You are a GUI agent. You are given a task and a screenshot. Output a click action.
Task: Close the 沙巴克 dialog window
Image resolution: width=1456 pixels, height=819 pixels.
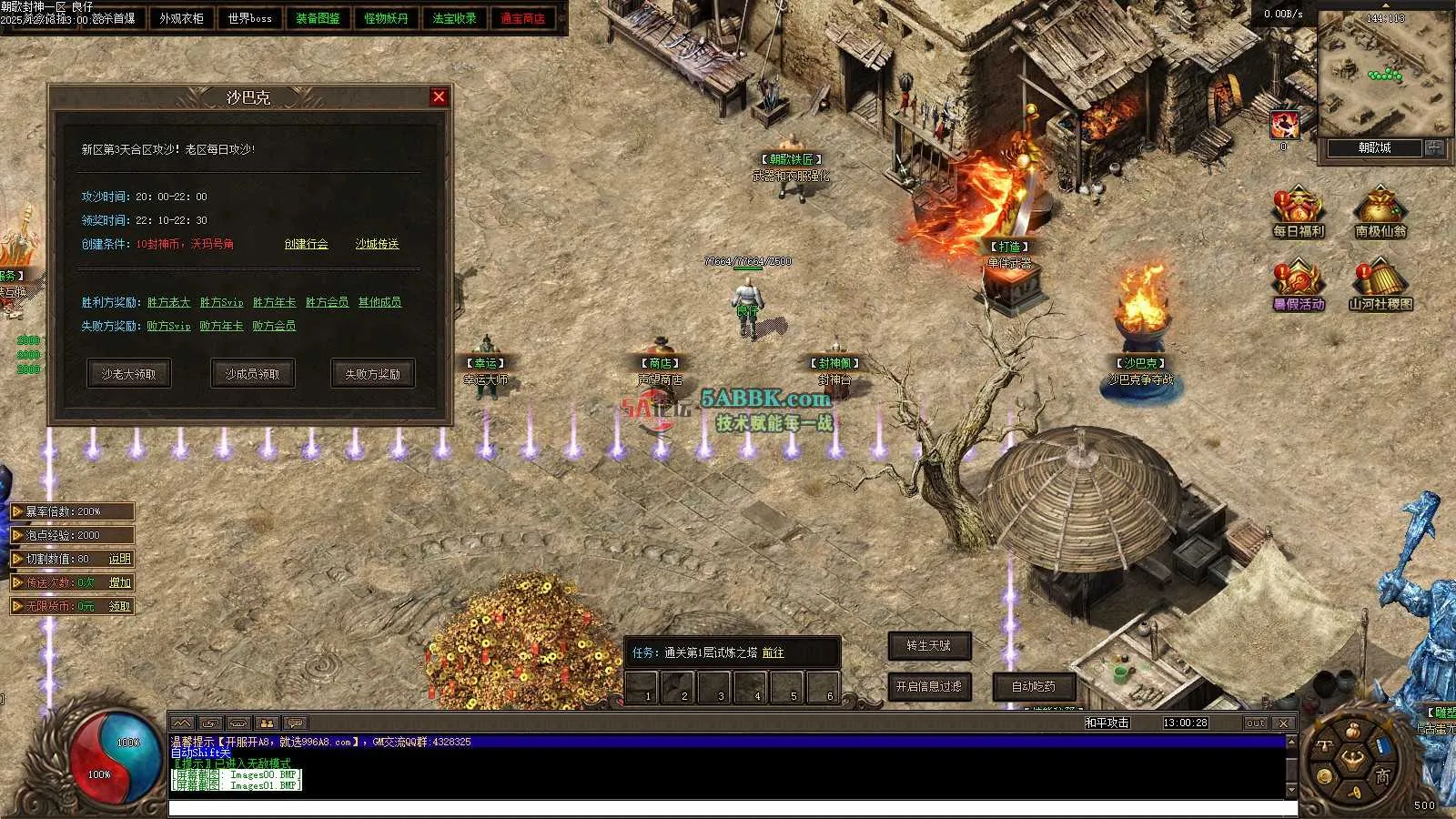439,96
